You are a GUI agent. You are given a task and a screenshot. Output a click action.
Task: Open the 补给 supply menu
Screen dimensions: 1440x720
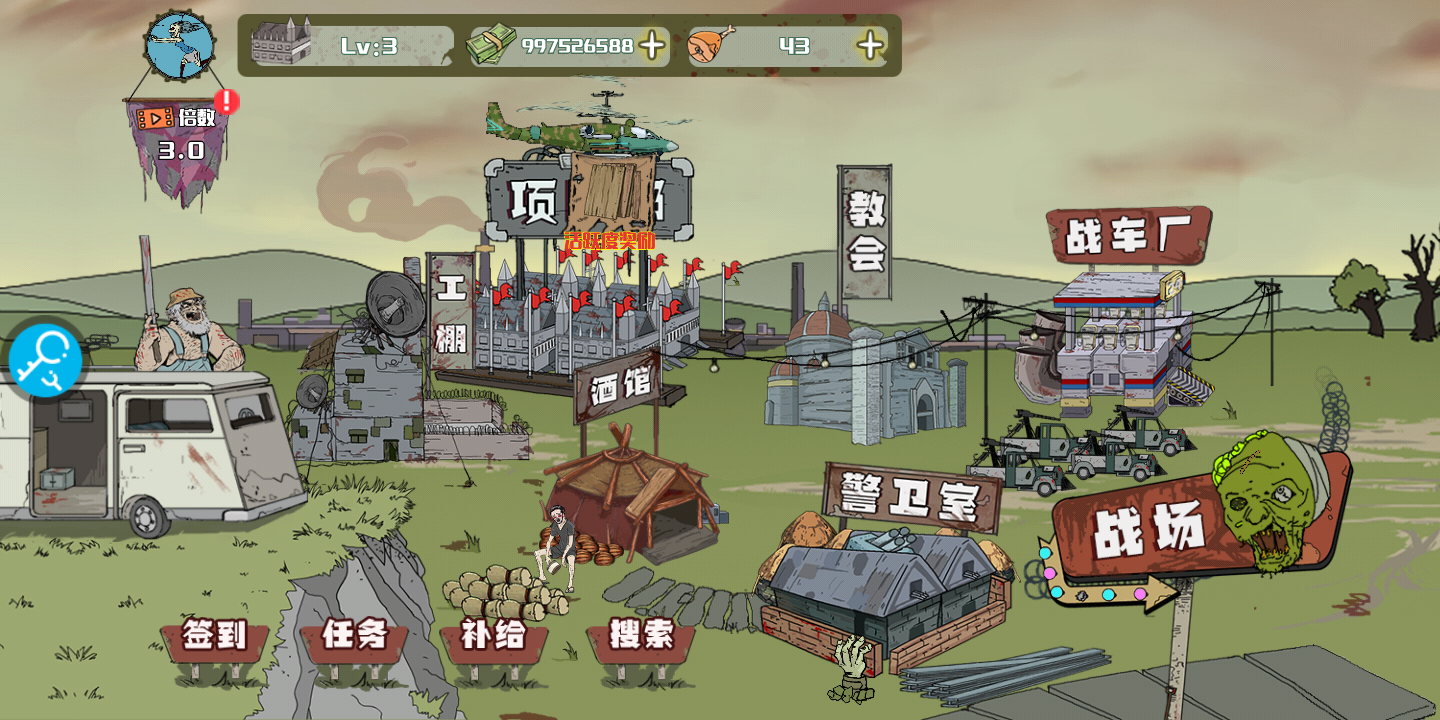(x=493, y=637)
